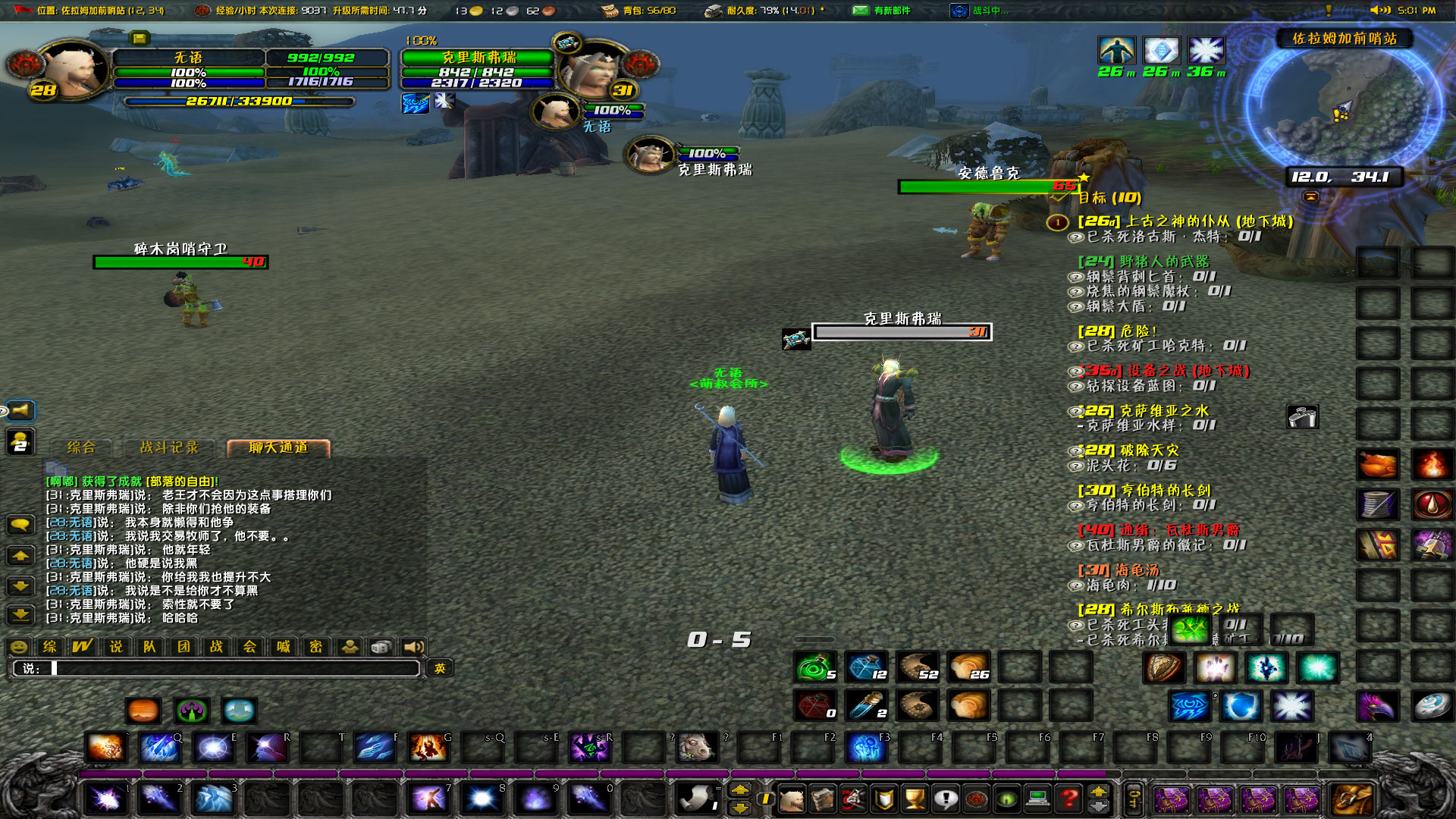Open the quest log exclamation bubble icon

[945, 800]
